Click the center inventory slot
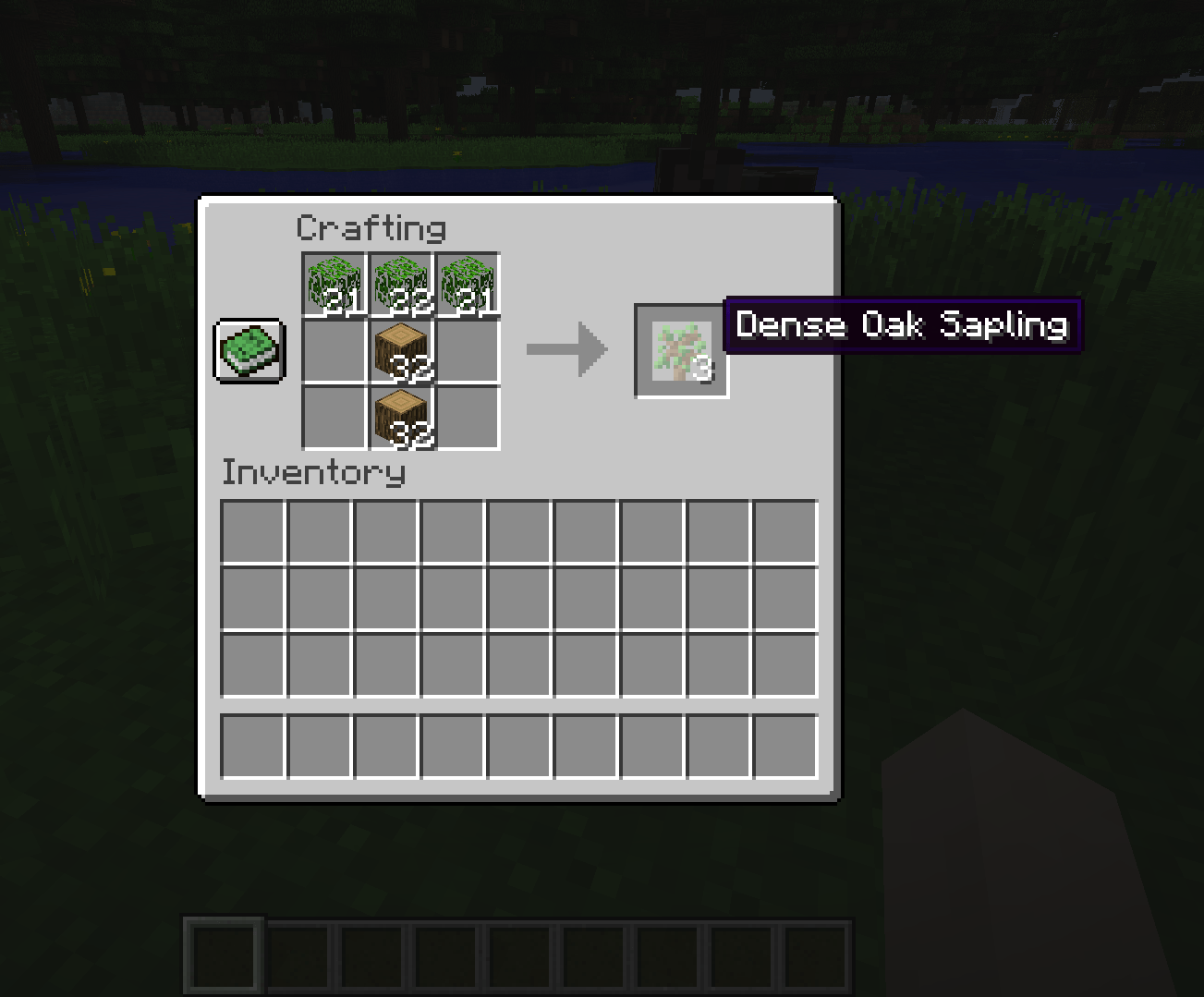This screenshot has height=997, width=1204. tap(517, 596)
